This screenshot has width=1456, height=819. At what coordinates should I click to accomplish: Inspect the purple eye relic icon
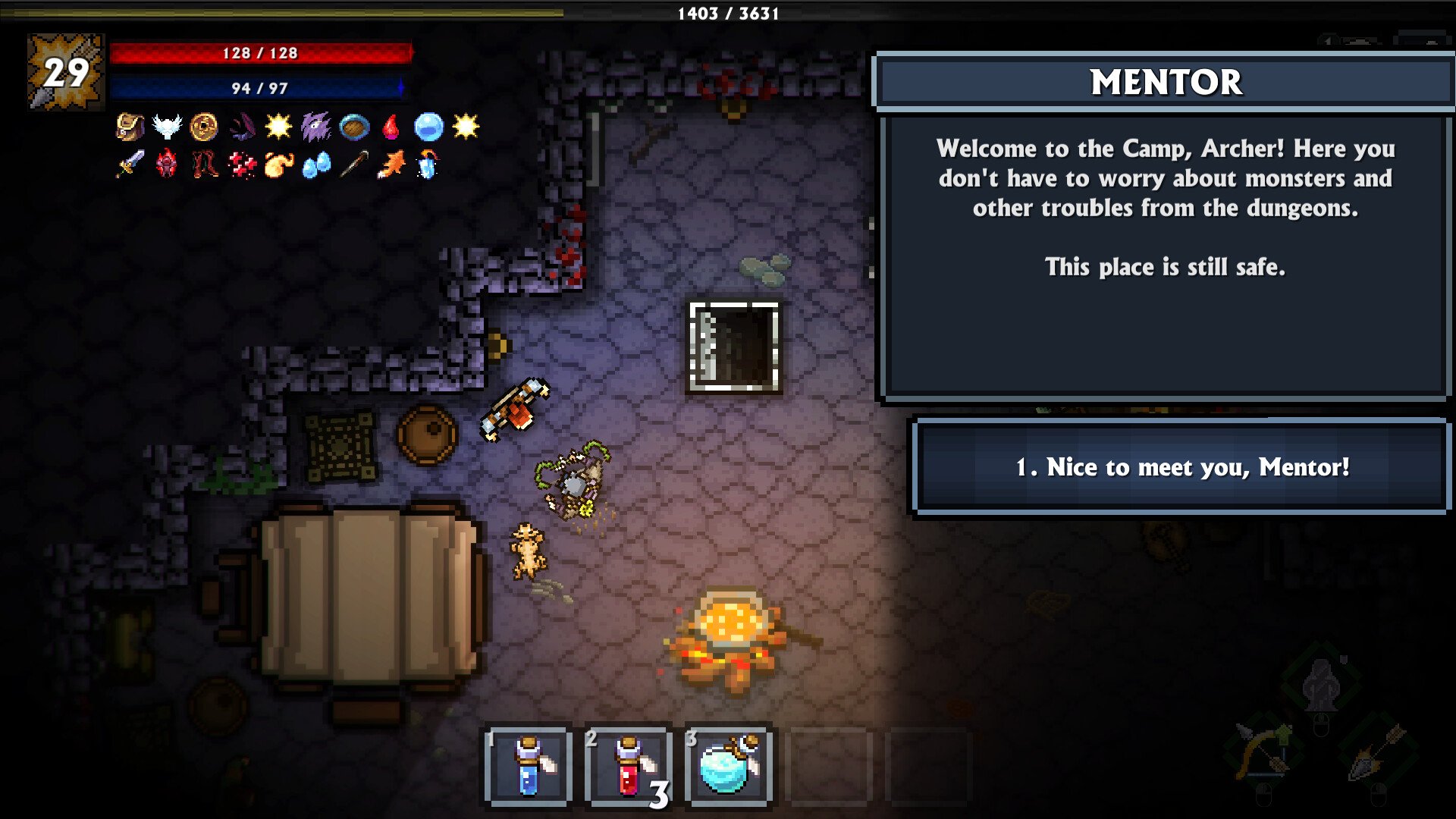pyautogui.click(x=316, y=127)
